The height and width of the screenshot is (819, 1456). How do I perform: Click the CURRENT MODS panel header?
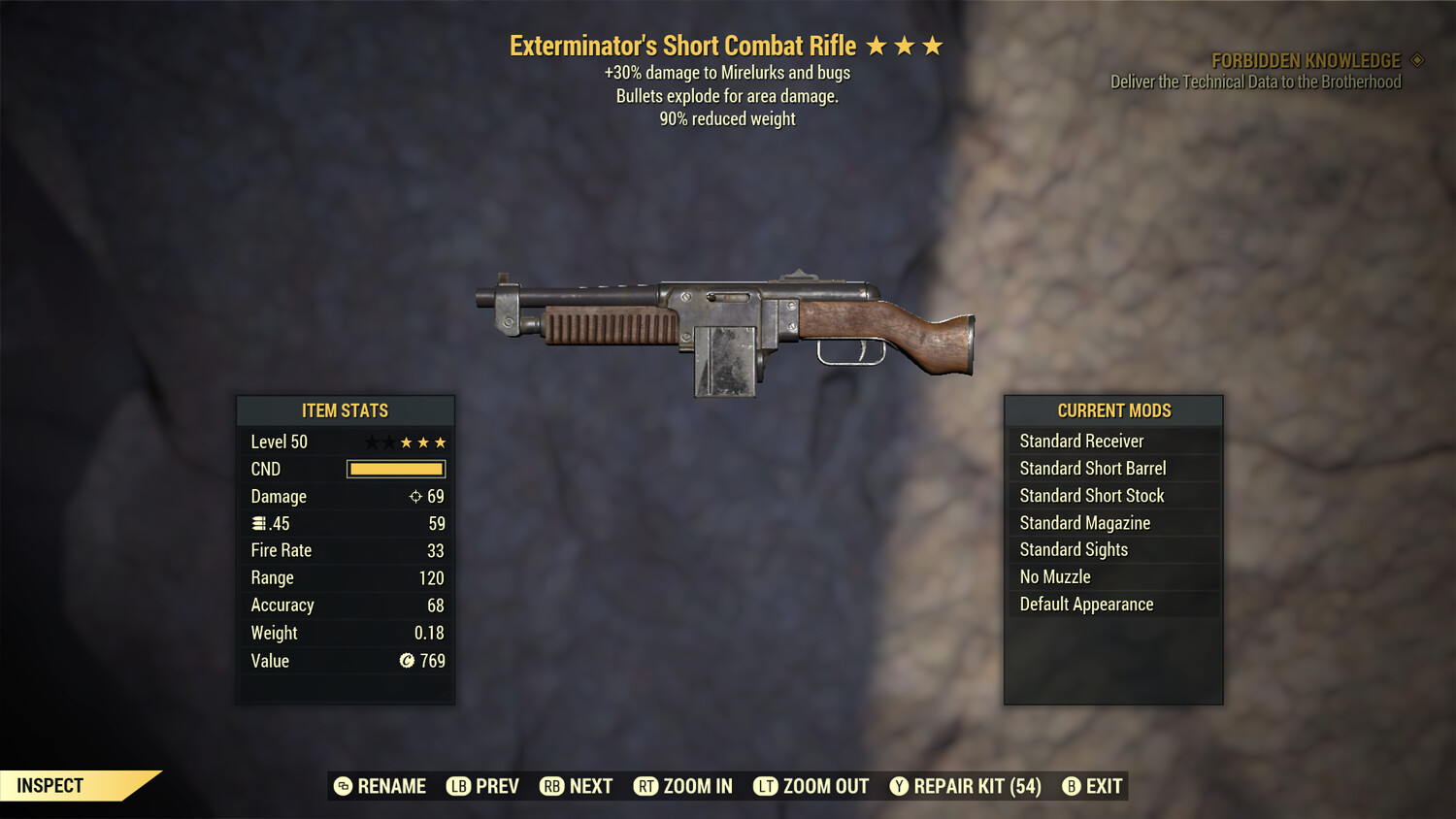point(1112,410)
